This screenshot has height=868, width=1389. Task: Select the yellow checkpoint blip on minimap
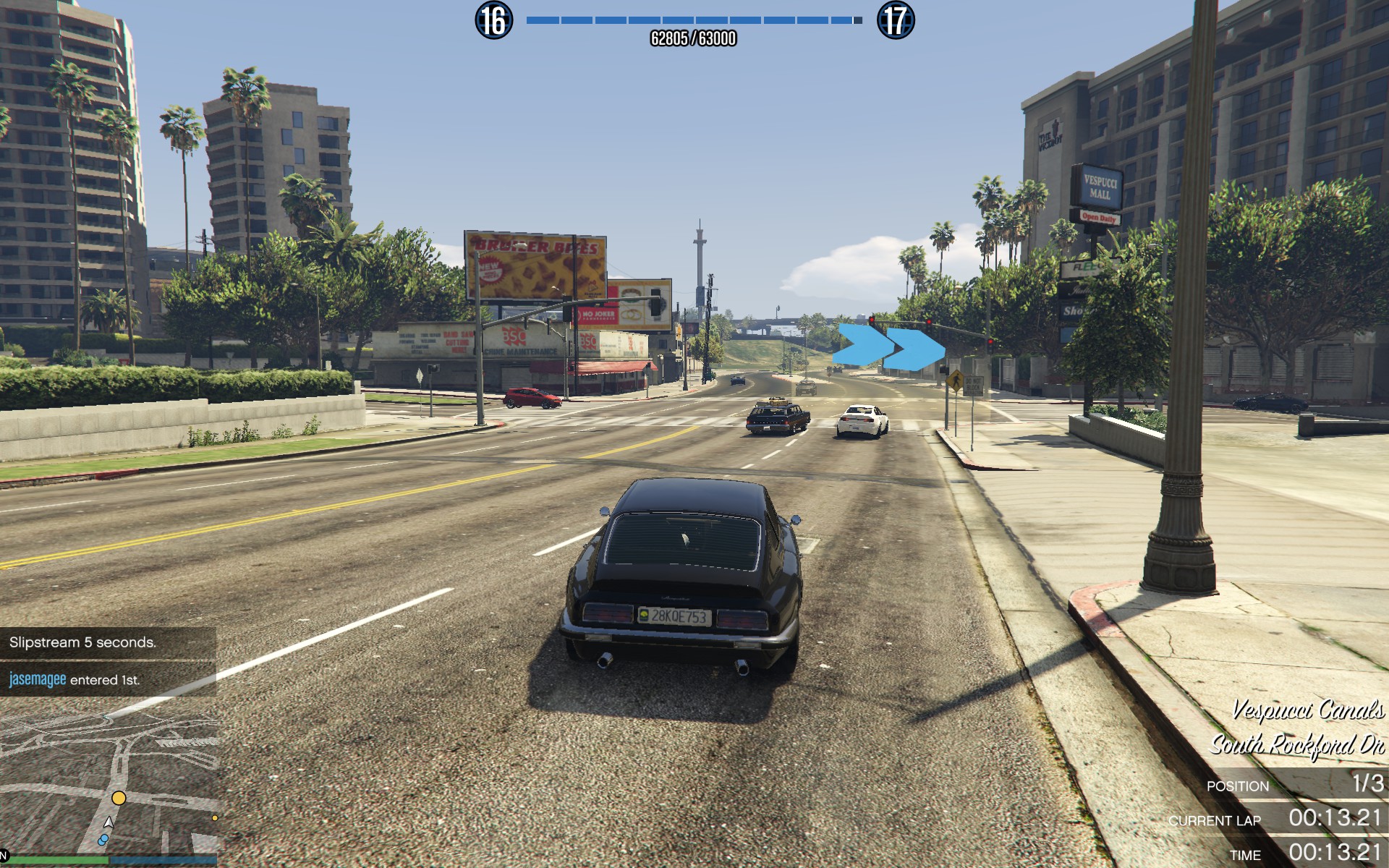click(119, 798)
